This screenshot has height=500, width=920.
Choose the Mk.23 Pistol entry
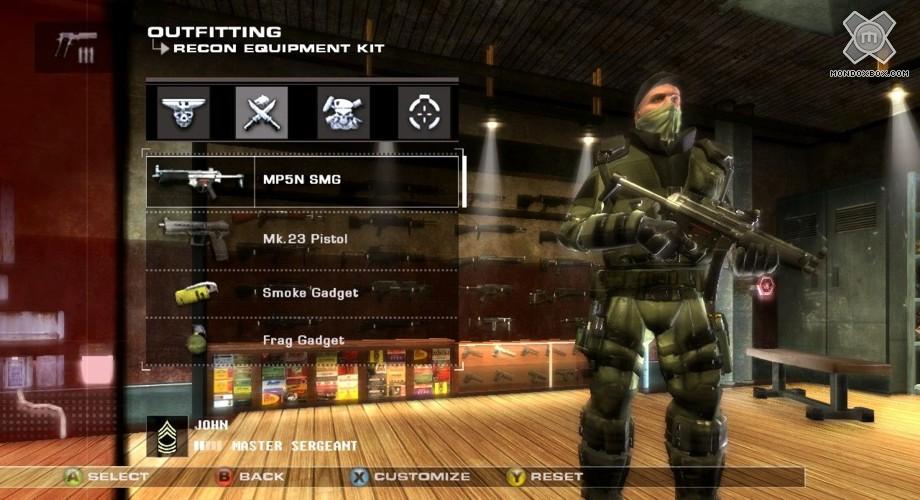303,238
